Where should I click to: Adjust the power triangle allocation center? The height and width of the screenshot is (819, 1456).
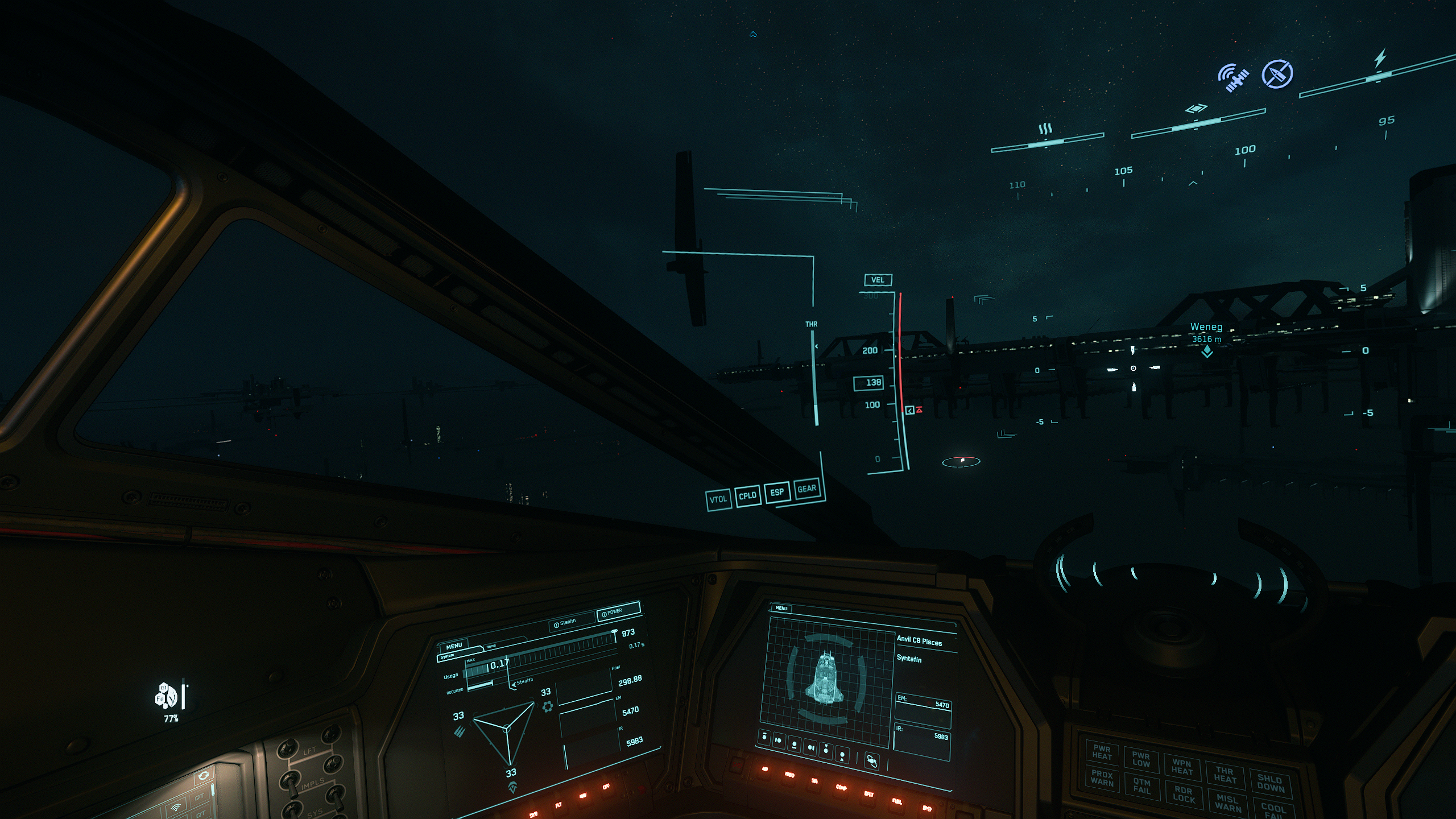pyautogui.click(x=507, y=728)
